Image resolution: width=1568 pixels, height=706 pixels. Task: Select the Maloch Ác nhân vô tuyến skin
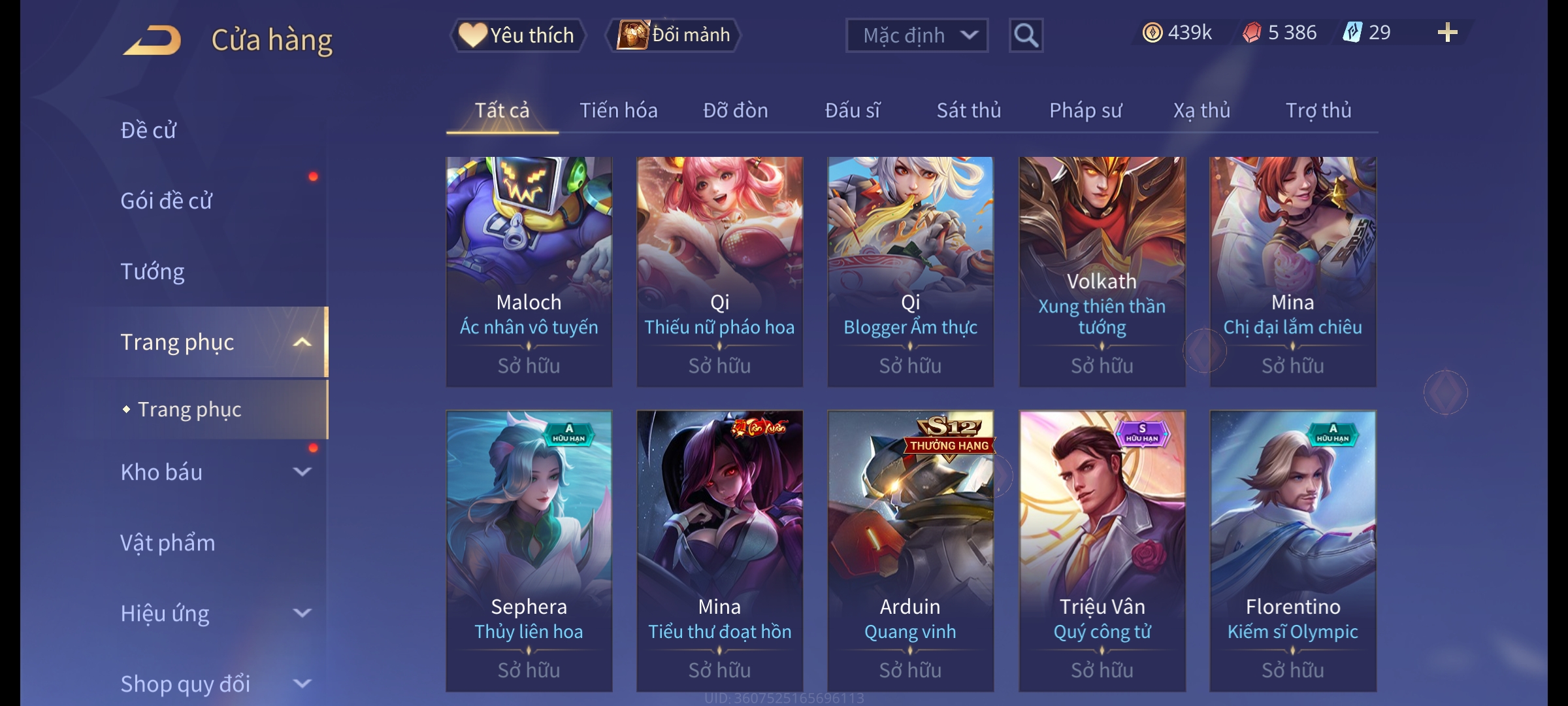pyautogui.click(x=529, y=271)
